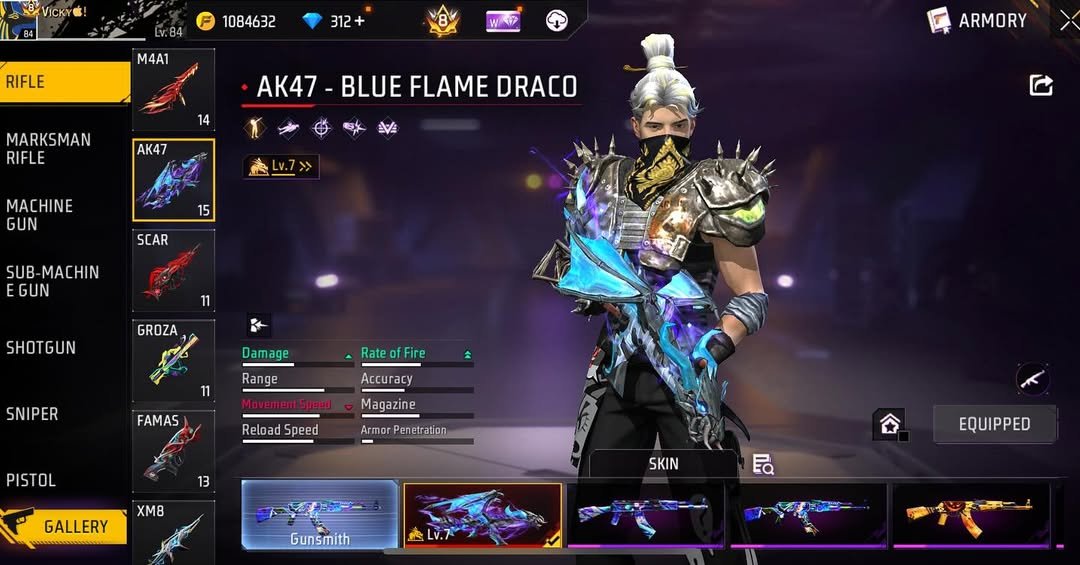Open the Gunsmith skin panel

pos(320,515)
